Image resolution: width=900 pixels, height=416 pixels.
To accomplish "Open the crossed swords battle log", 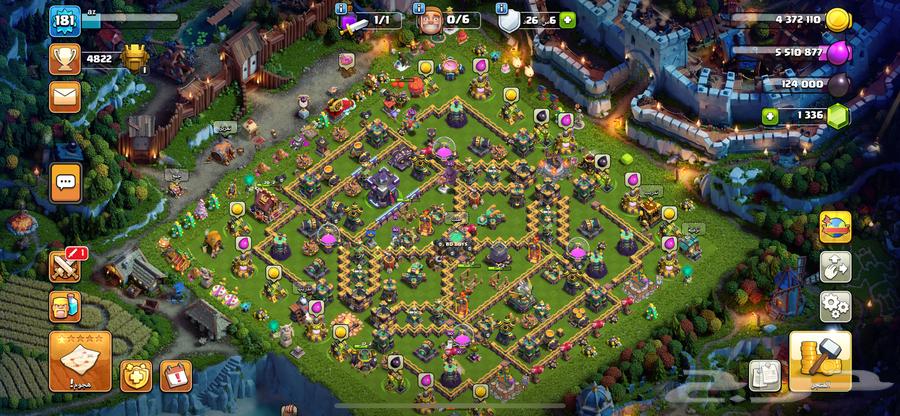I will tap(64, 266).
